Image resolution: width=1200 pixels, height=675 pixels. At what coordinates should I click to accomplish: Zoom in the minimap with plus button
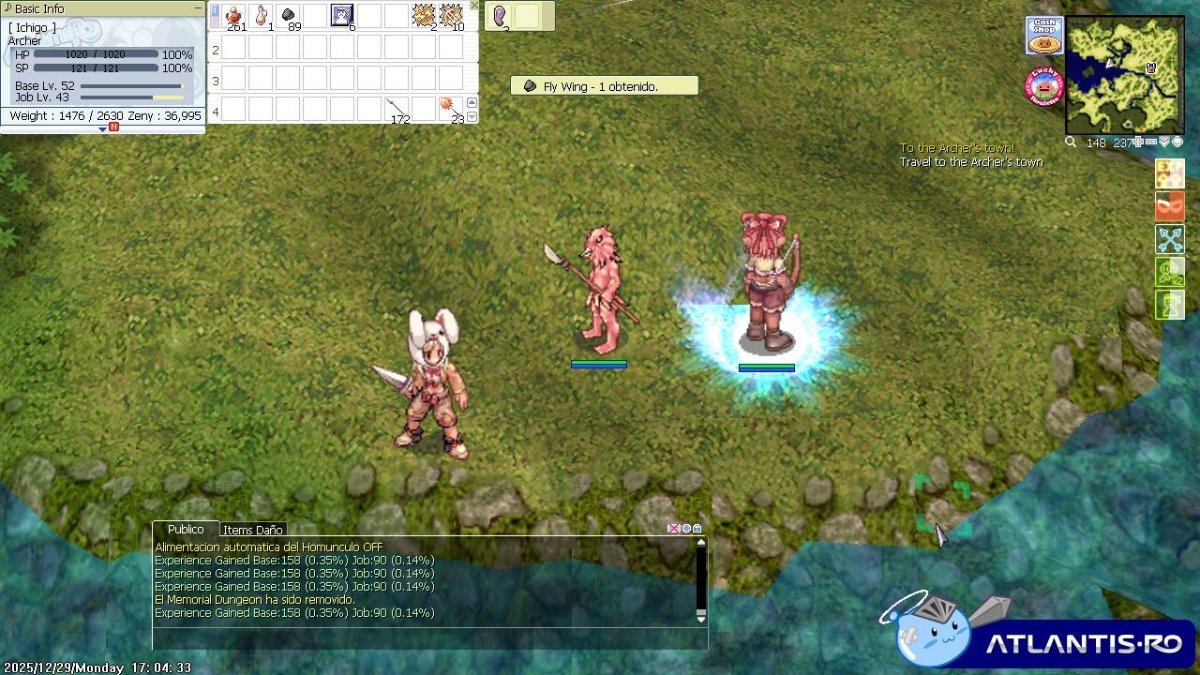[1138, 142]
